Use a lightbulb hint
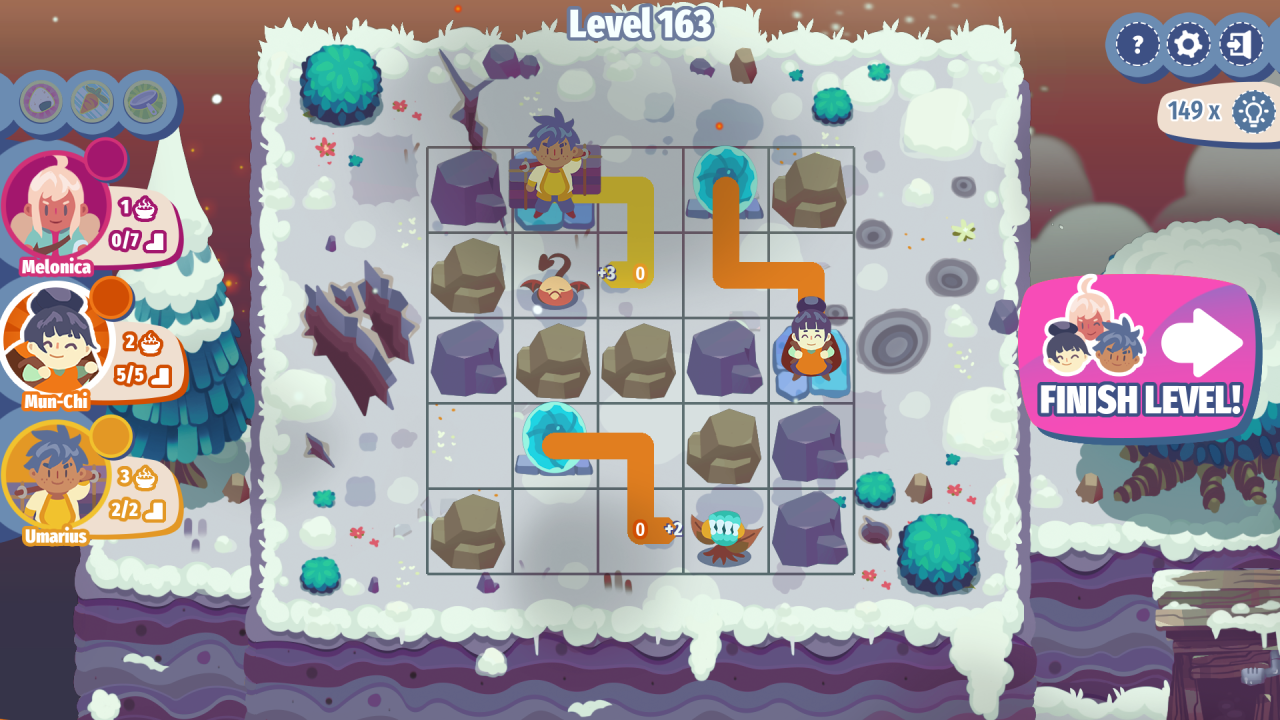 1252,111
